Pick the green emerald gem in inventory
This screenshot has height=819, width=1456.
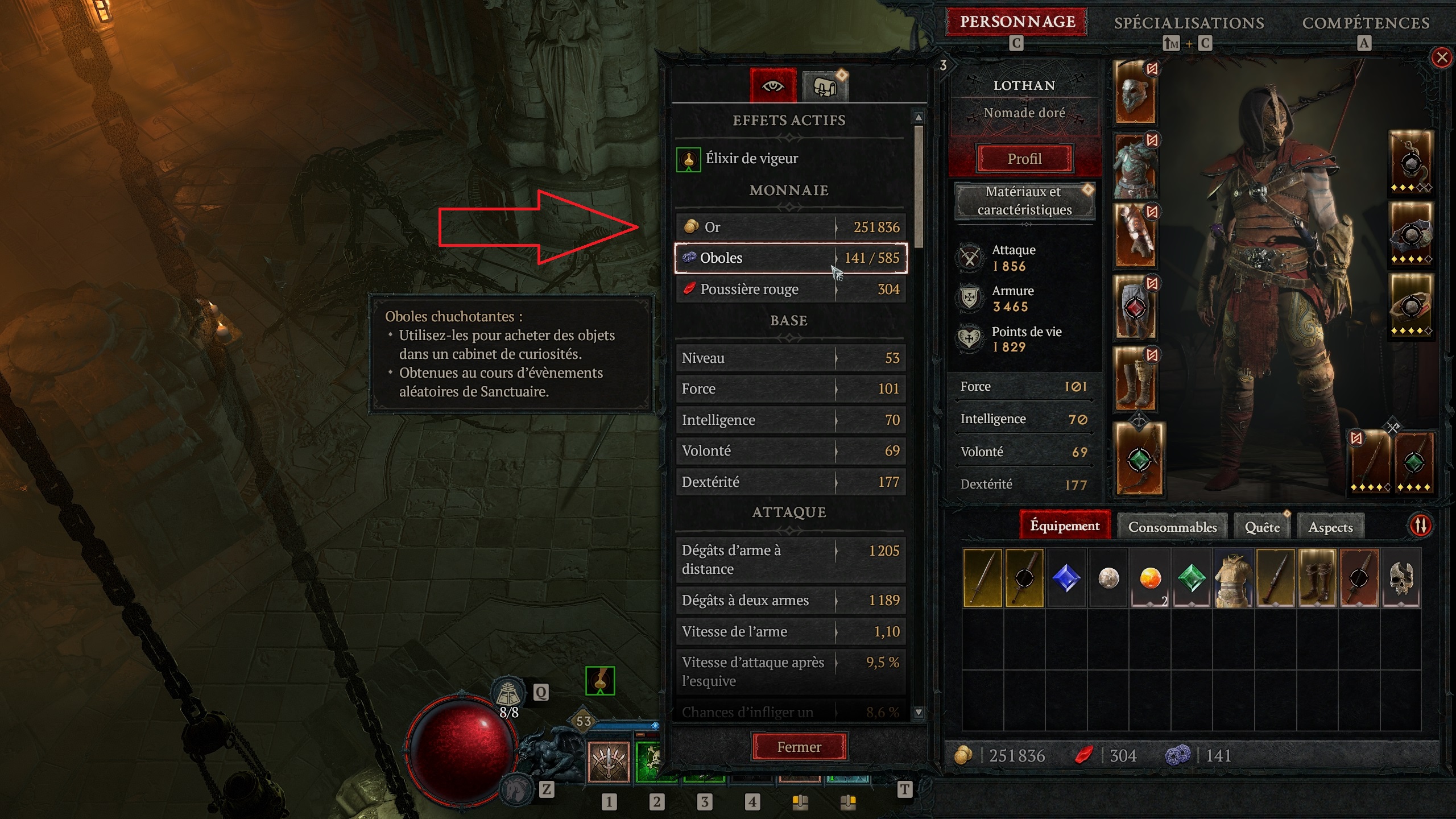pyautogui.click(x=1192, y=578)
